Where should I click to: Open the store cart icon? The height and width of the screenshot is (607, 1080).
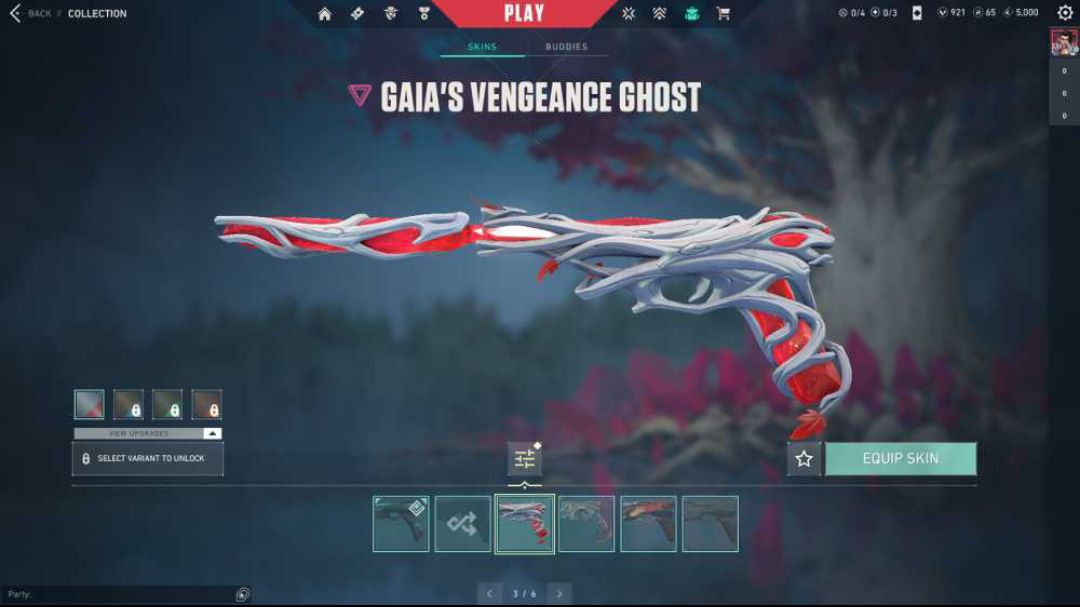pos(723,14)
